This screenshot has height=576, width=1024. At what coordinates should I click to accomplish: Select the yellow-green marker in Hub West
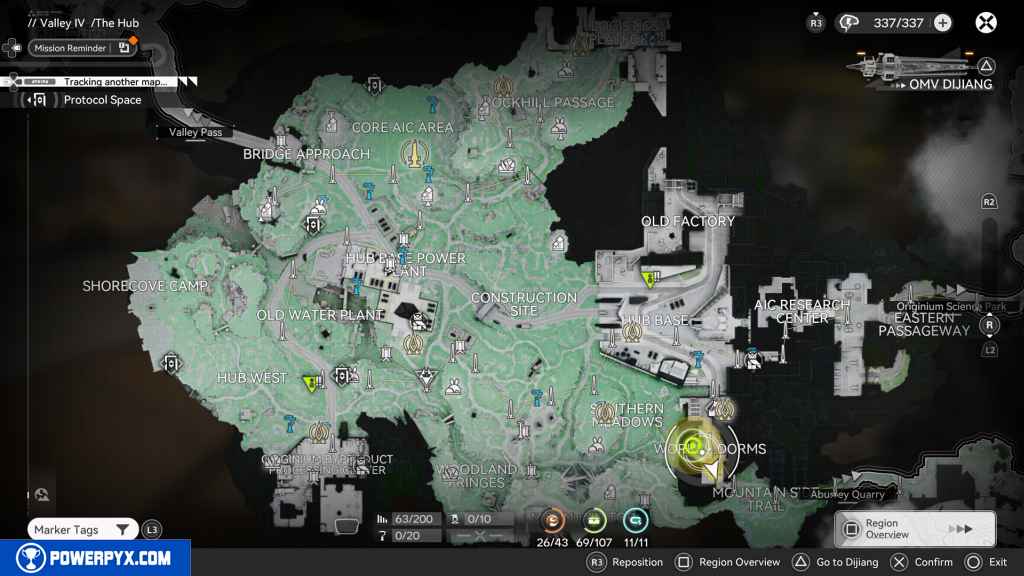pyautogui.click(x=311, y=380)
